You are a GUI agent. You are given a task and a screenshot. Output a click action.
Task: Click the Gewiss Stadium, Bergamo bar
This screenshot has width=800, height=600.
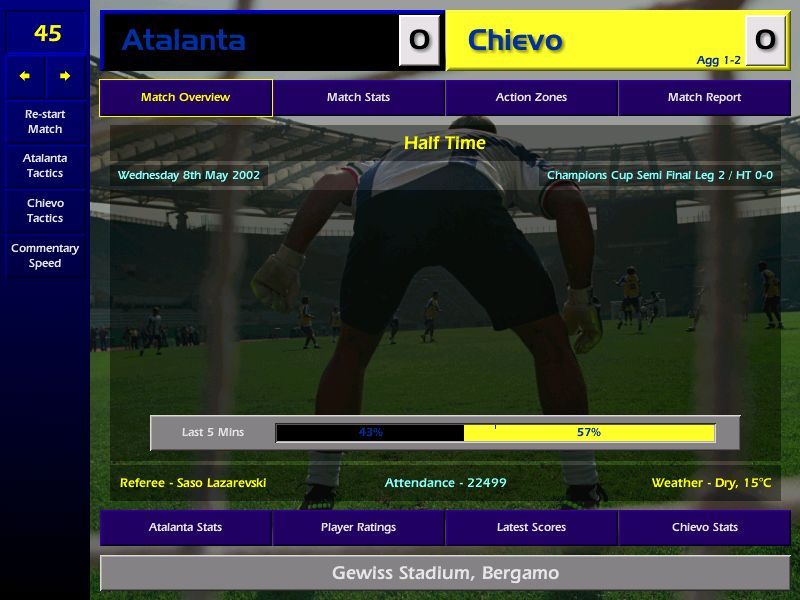(445, 573)
